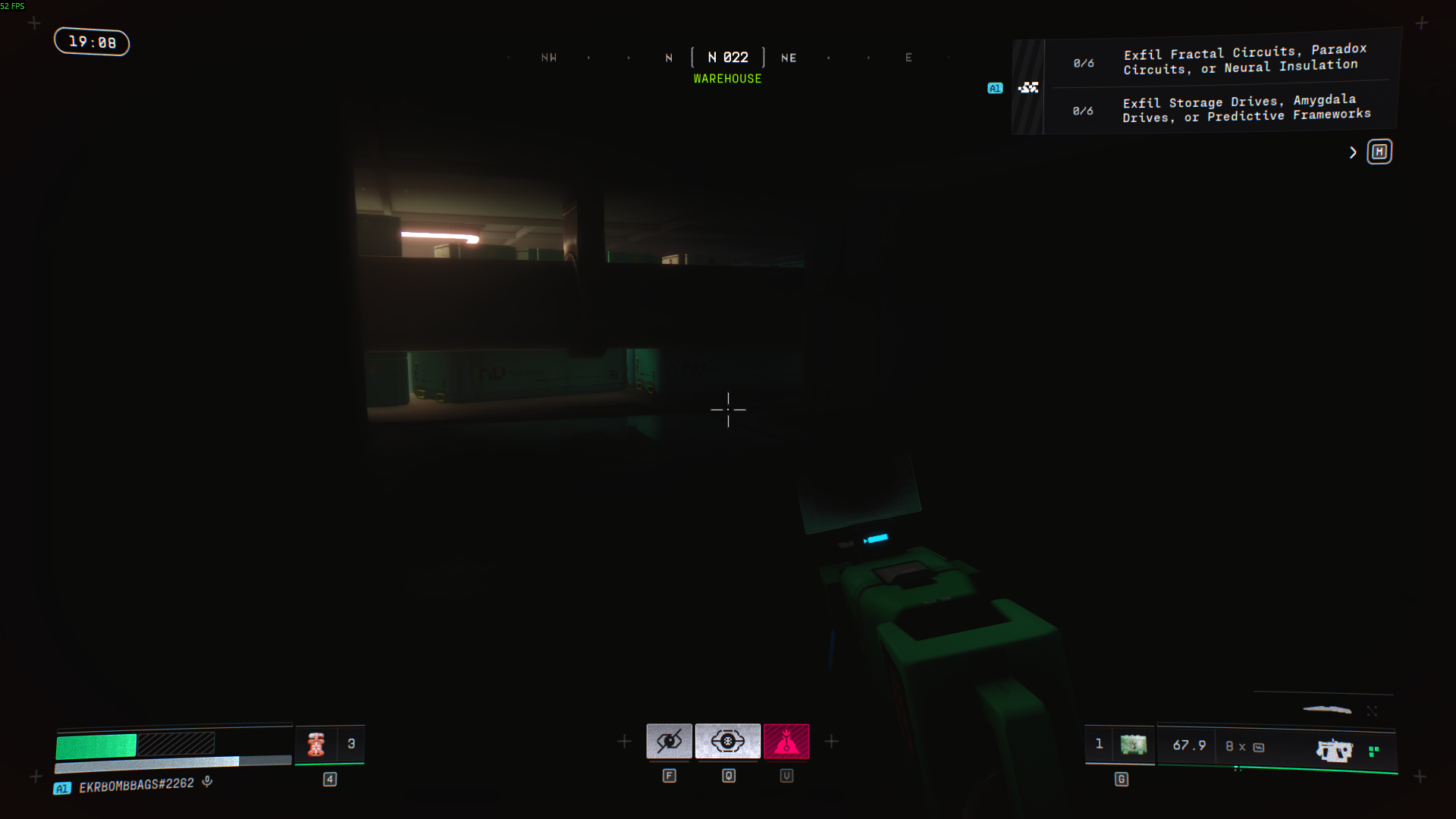Click the EKRBOMBBAGS#2262 player nameplate
The width and height of the screenshot is (1456, 819).
tap(136, 785)
